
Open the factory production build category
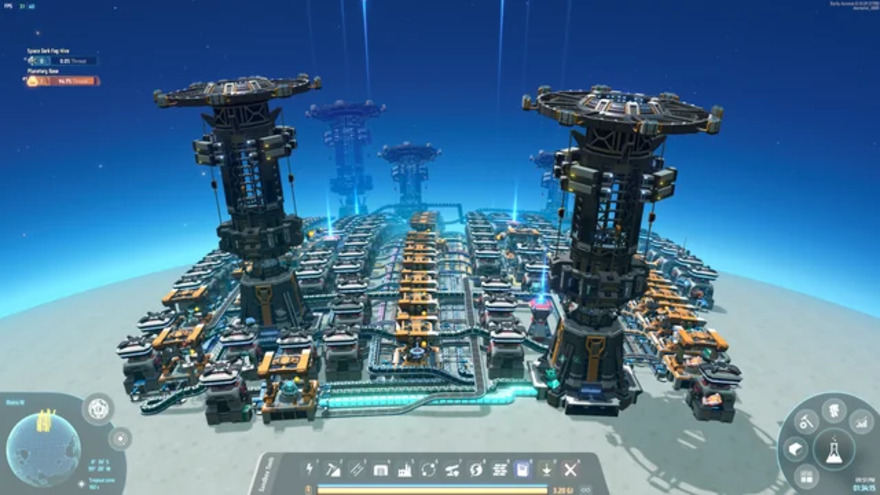(405, 468)
